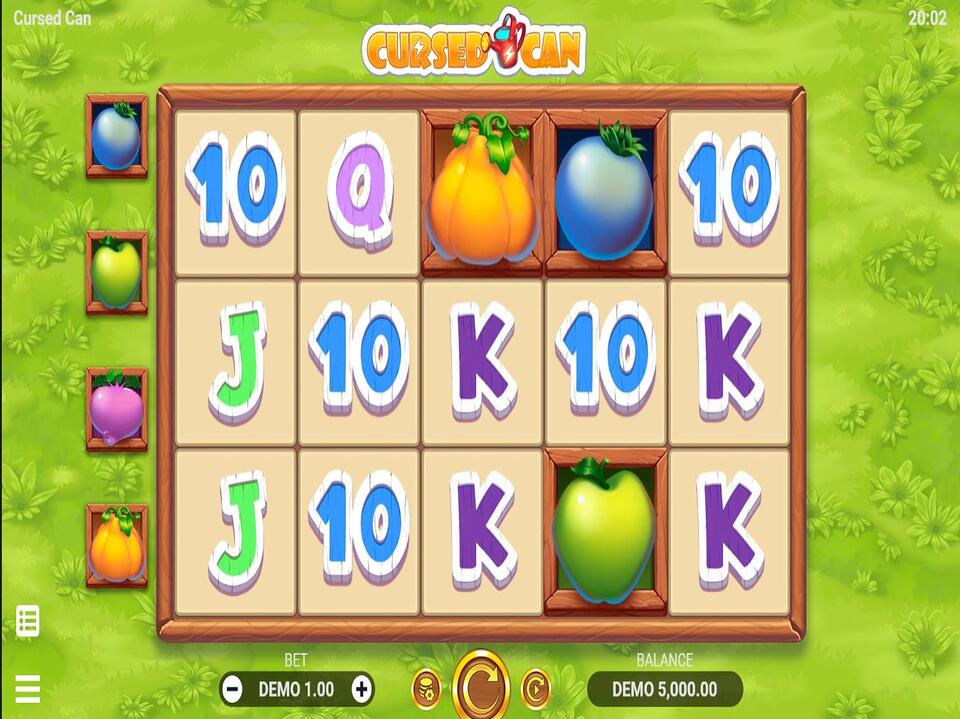960x719 pixels.
Task: Open the coin bet options button
Action: 426,688
